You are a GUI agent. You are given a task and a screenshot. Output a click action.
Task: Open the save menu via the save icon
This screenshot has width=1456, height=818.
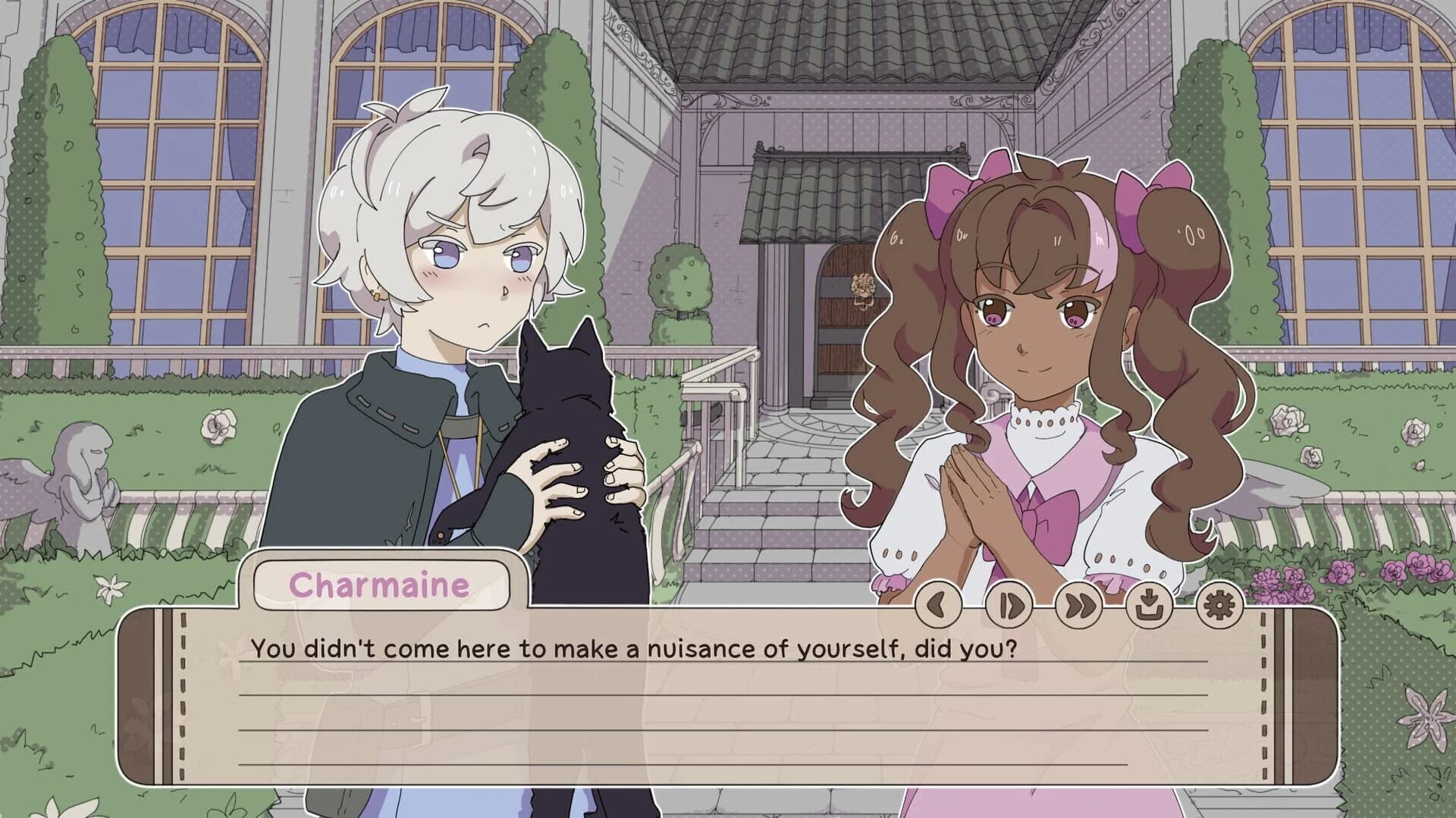point(1149,604)
